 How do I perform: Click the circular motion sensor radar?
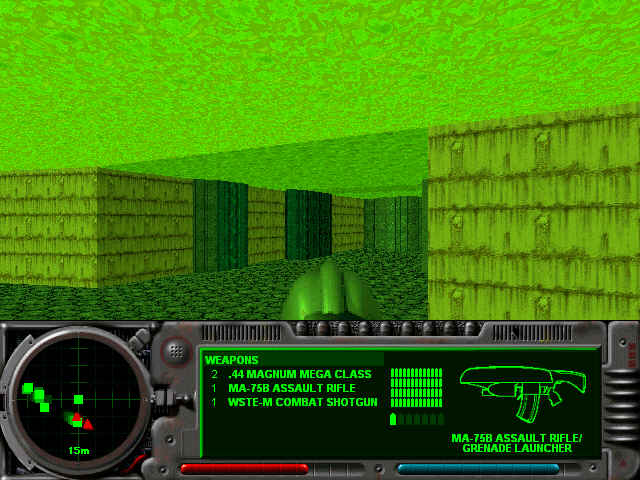click(x=76, y=401)
